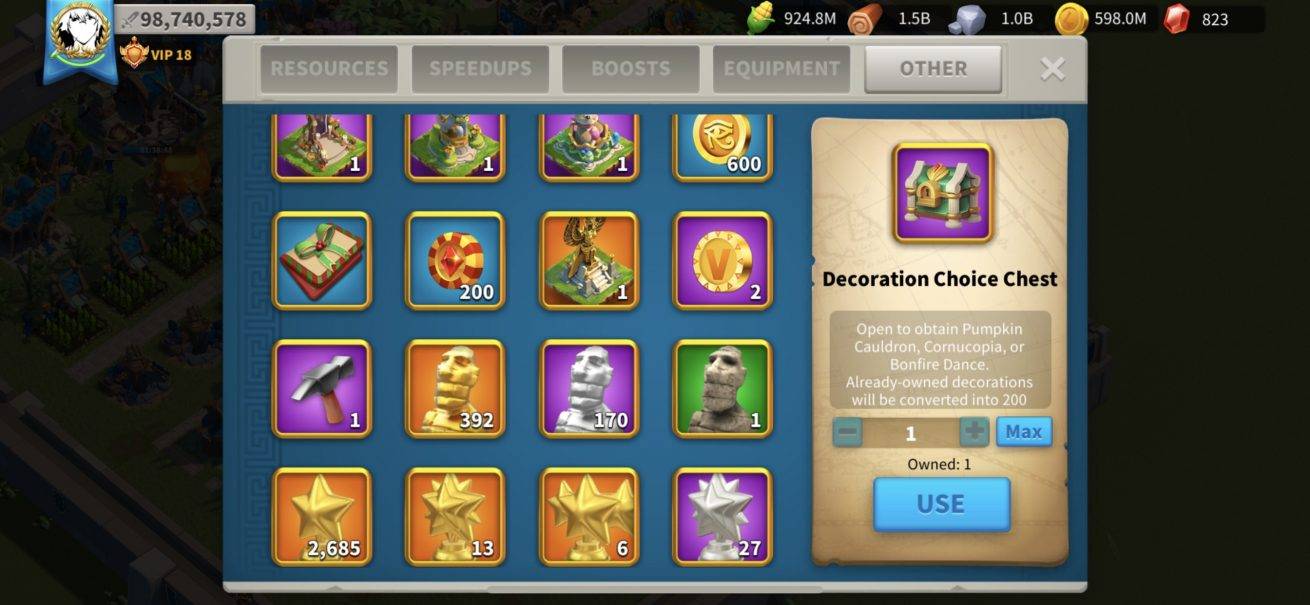Decrease quantity with the minus button
This screenshot has width=1310, height=605.
pyautogui.click(x=847, y=432)
